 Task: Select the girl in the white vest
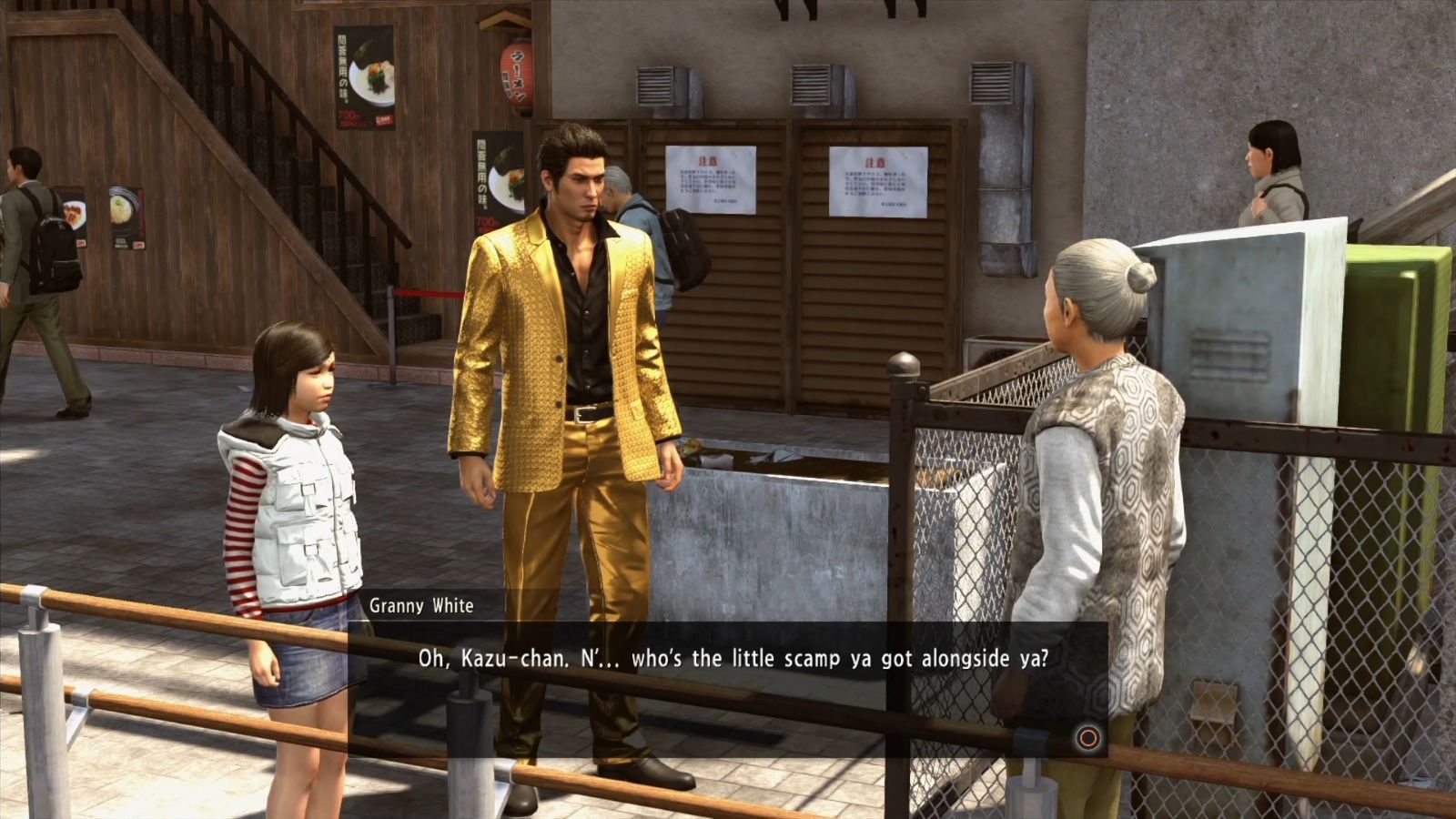pyautogui.click(x=291, y=491)
